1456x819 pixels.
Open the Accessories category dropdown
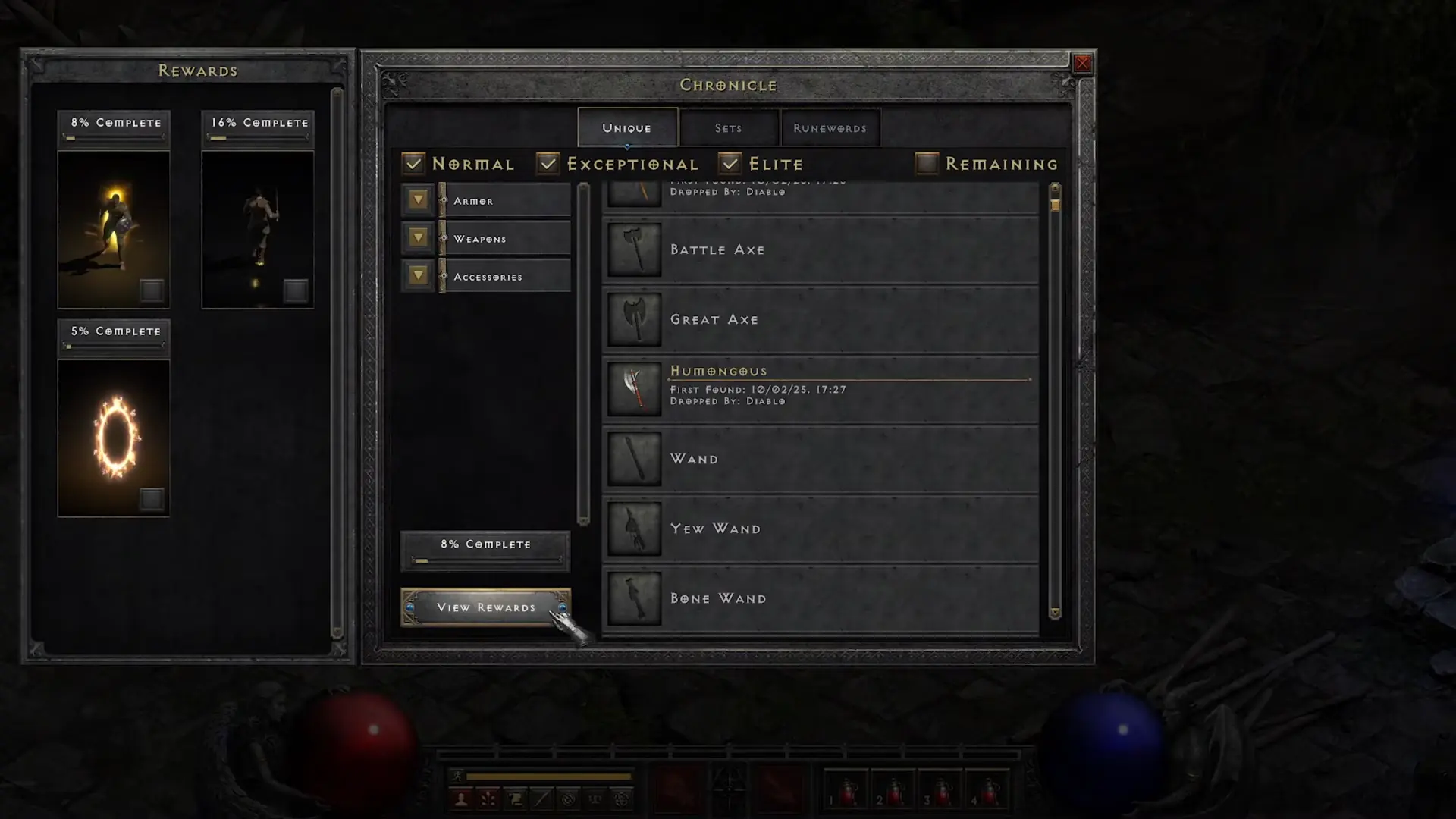tap(418, 275)
